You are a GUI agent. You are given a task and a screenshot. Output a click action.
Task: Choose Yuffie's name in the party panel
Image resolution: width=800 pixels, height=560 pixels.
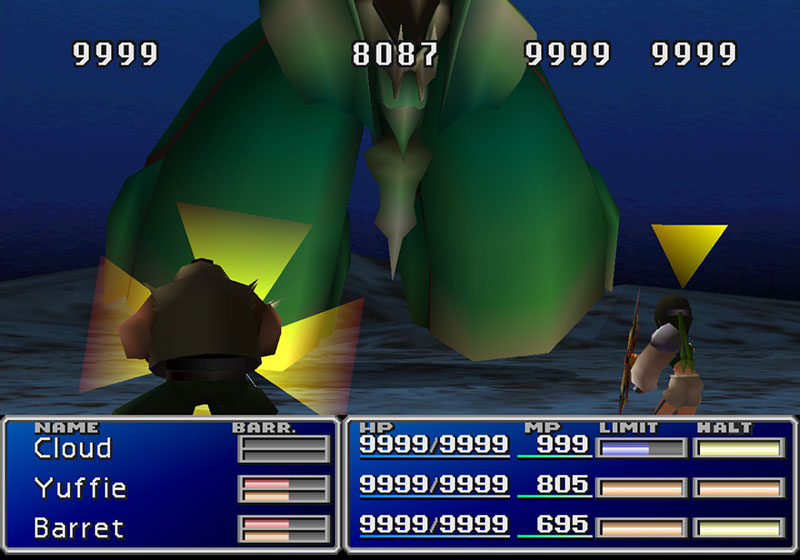click(78, 488)
